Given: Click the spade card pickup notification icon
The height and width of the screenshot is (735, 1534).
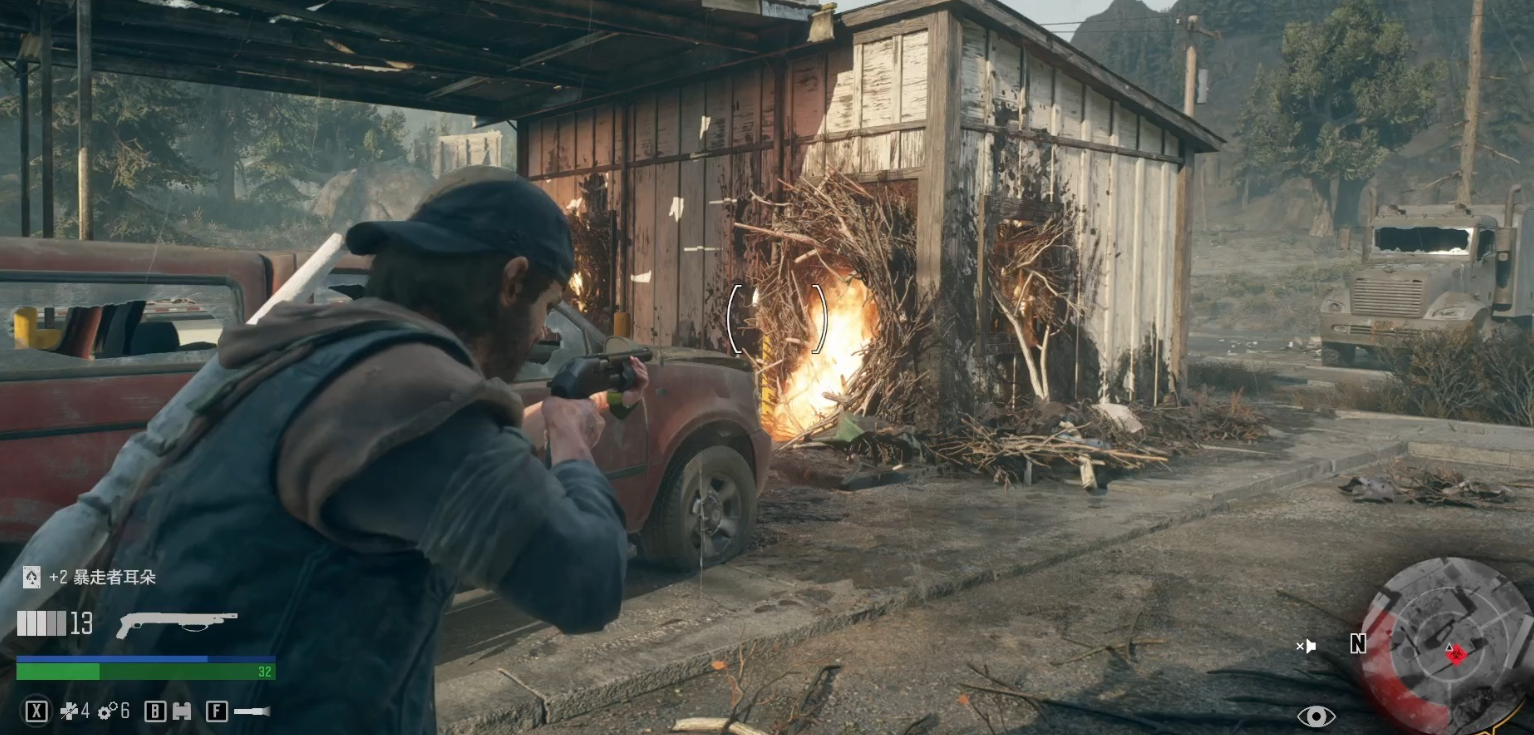Looking at the screenshot, I should coord(31,577).
